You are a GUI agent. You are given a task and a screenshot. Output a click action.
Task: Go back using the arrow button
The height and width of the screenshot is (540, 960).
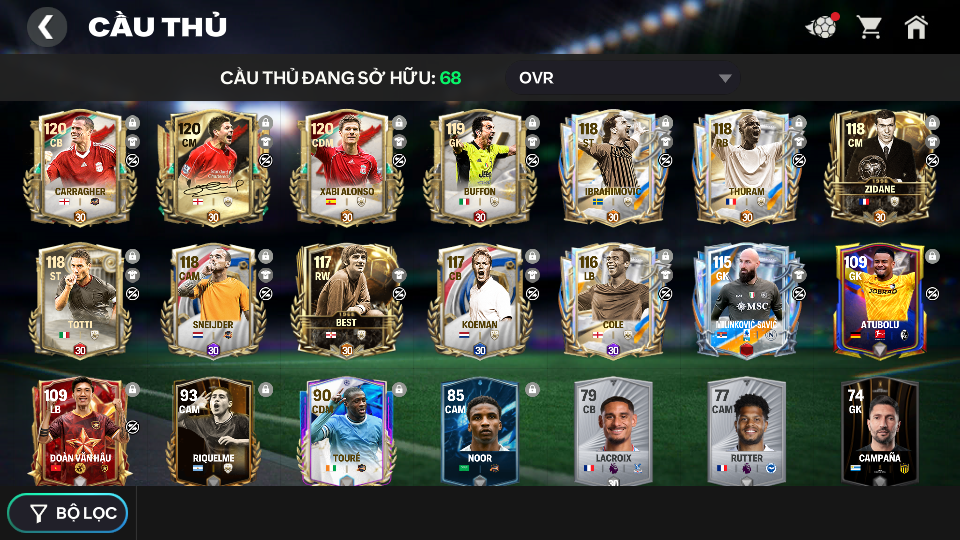click(46, 27)
